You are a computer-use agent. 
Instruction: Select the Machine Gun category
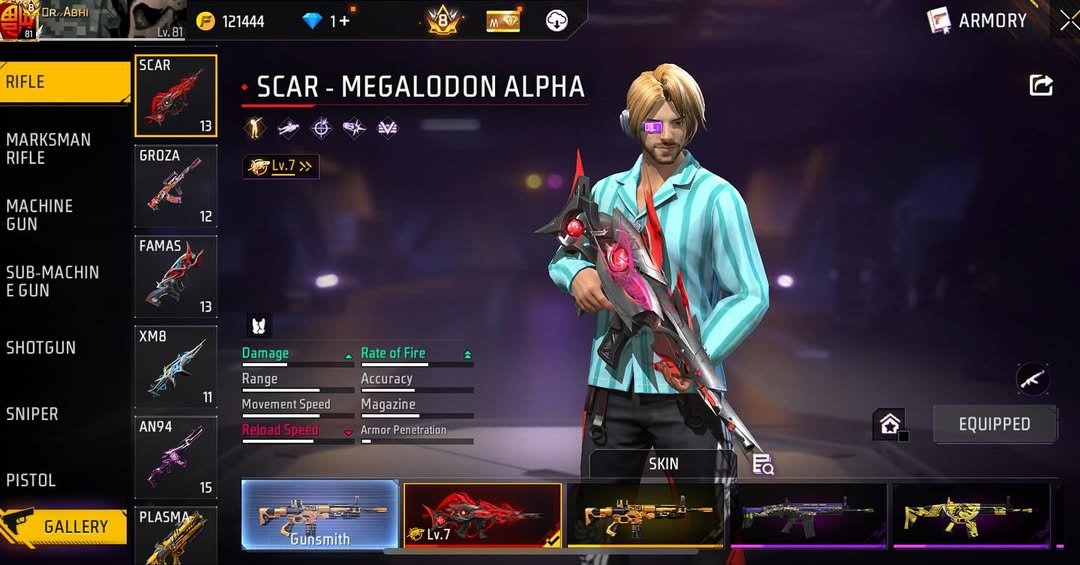coord(62,214)
